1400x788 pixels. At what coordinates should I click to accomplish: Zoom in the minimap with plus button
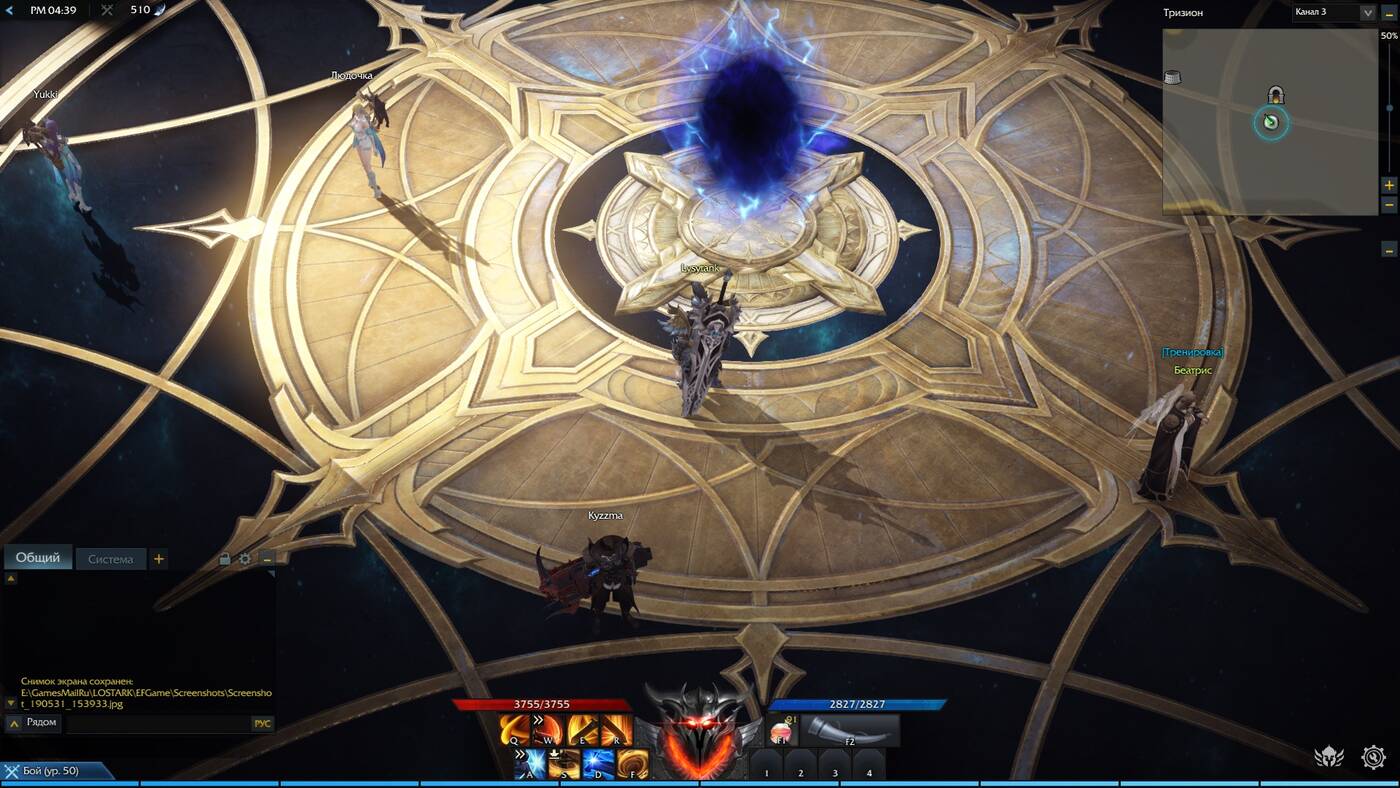coord(1389,185)
